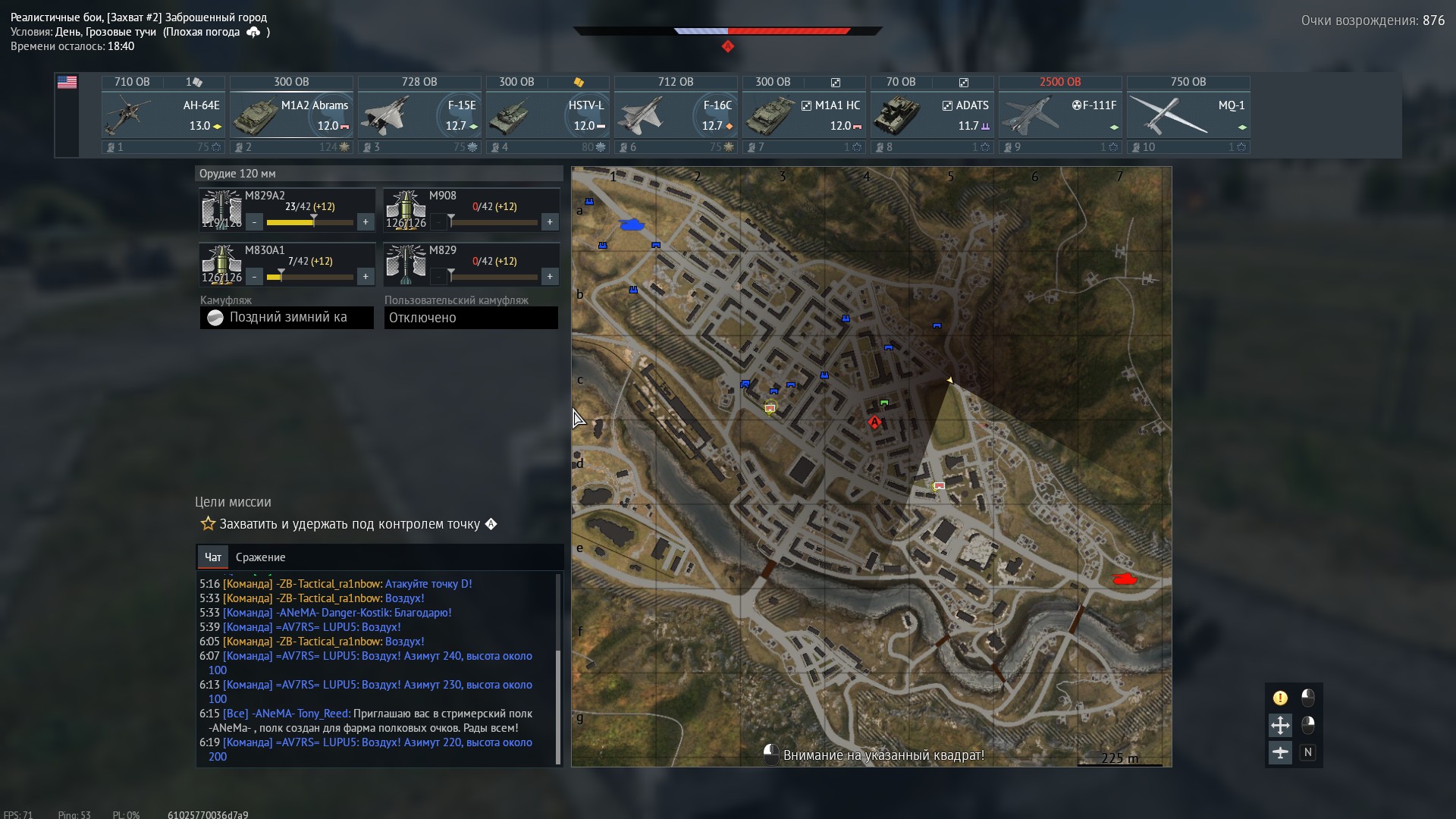
Task: Select the F-111F nuclear bomber slot
Action: pos(1060,115)
